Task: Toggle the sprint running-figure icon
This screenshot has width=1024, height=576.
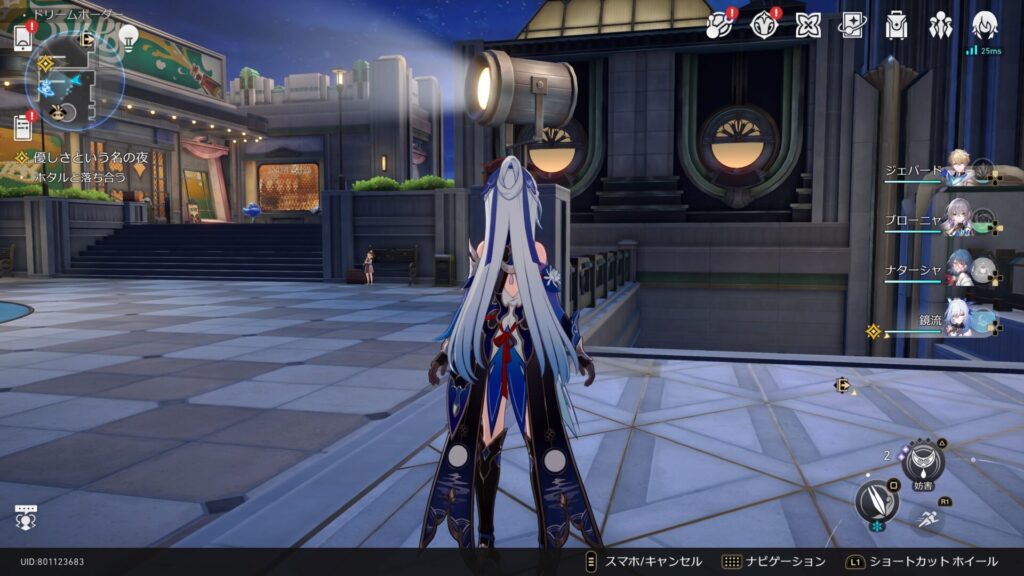Action: pyautogui.click(x=928, y=517)
